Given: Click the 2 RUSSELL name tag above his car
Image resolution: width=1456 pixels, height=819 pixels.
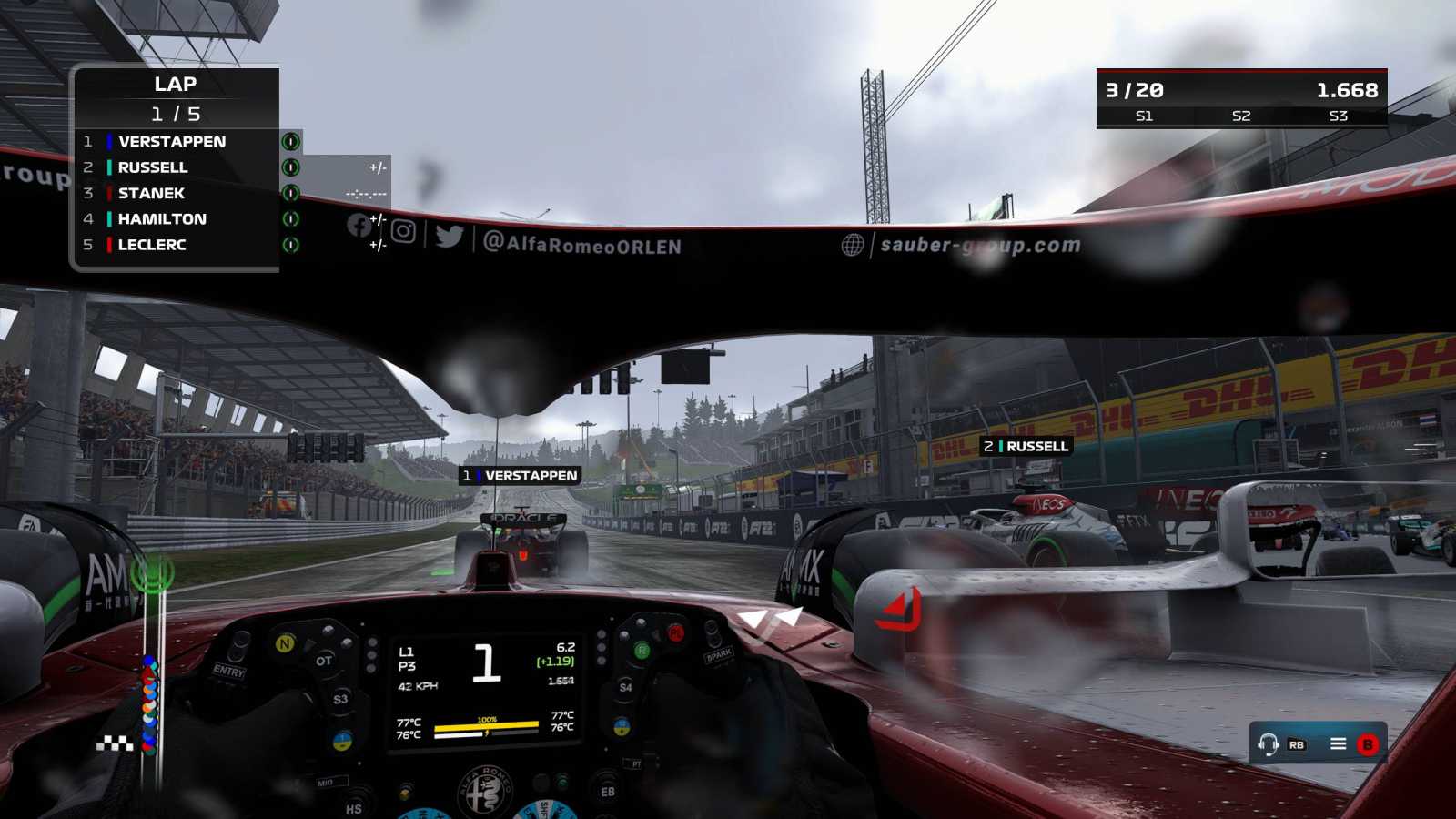Looking at the screenshot, I should click(x=1026, y=446).
